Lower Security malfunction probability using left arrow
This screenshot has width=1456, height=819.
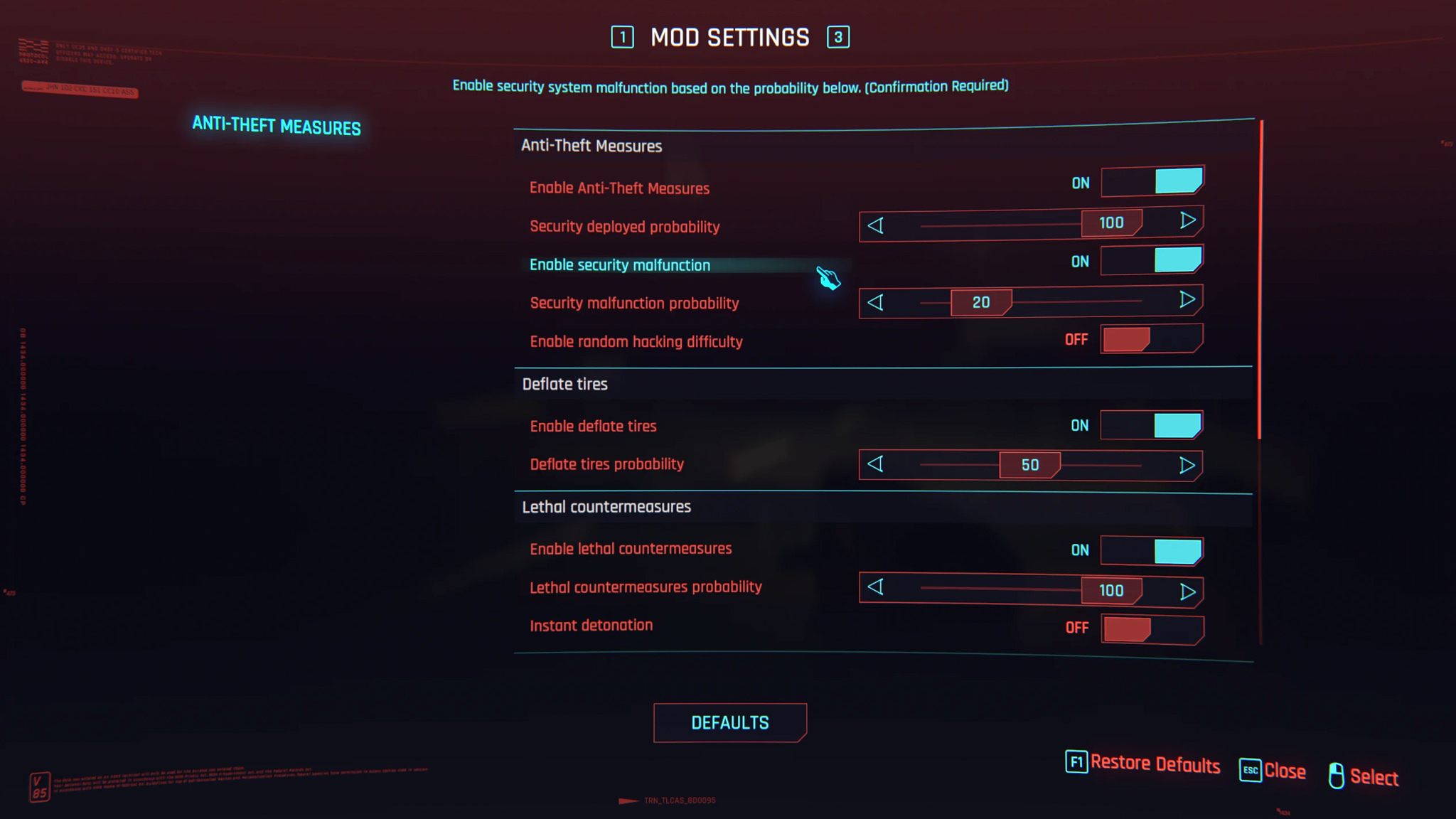coord(876,302)
